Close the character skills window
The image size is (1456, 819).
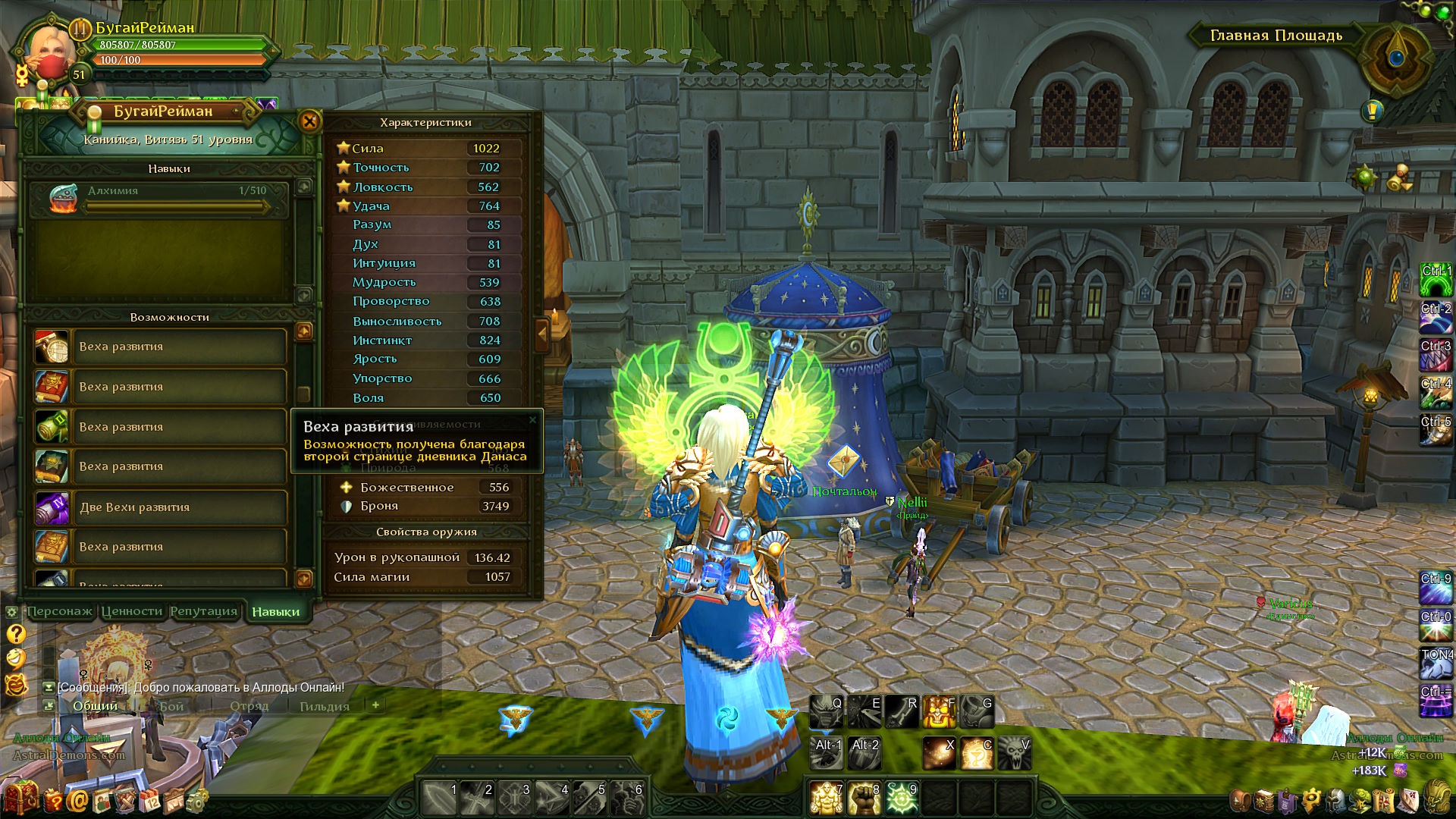click(309, 121)
